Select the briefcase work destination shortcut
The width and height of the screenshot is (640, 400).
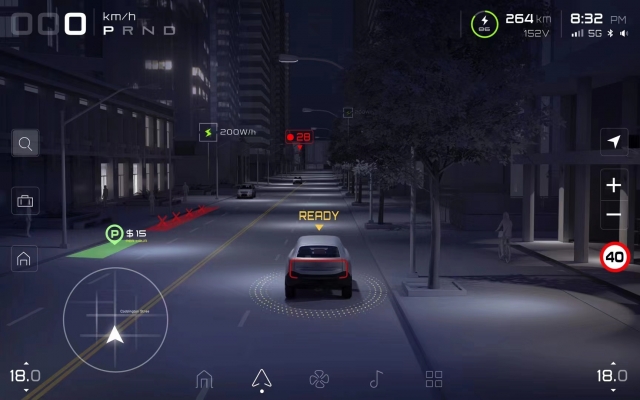pyautogui.click(x=25, y=201)
